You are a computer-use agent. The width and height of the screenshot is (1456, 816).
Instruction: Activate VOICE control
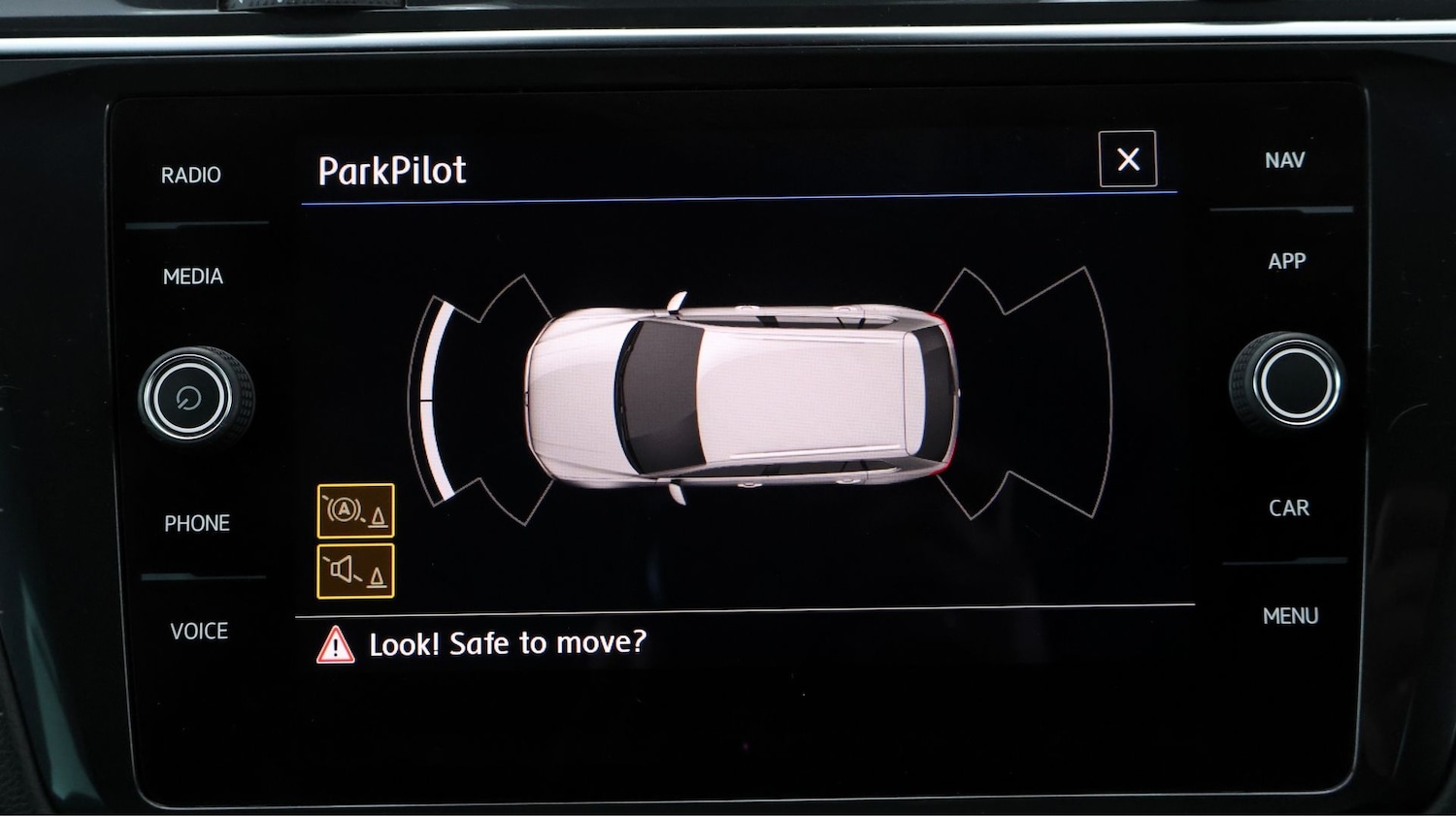pos(199,632)
